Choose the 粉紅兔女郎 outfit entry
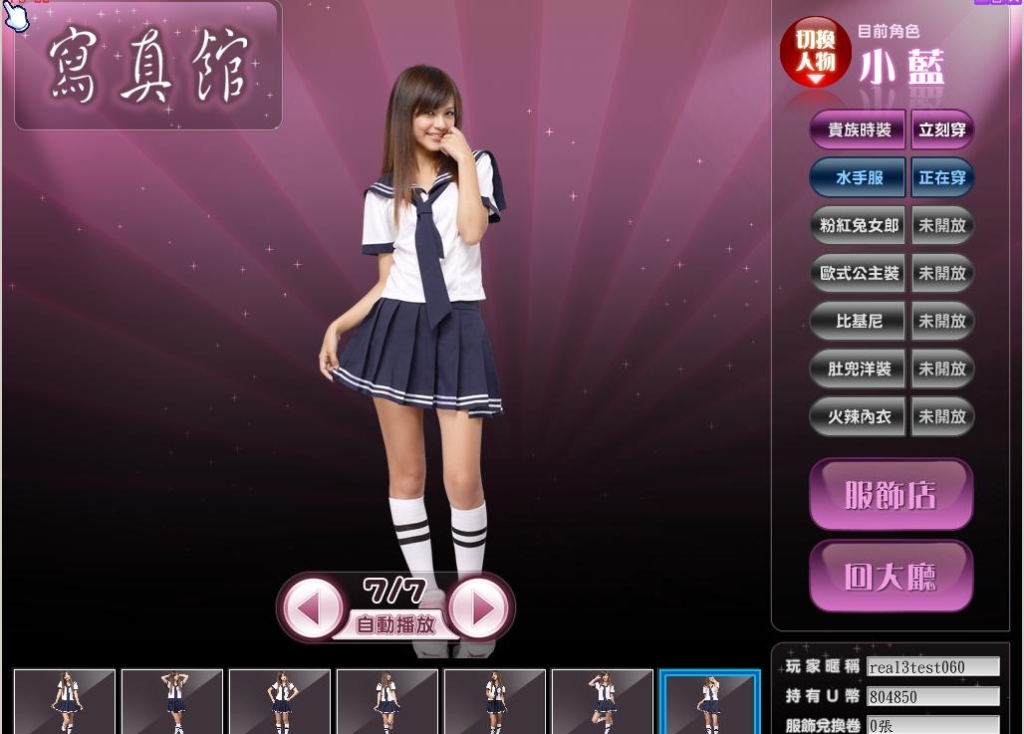 click(x=858, y=226)
